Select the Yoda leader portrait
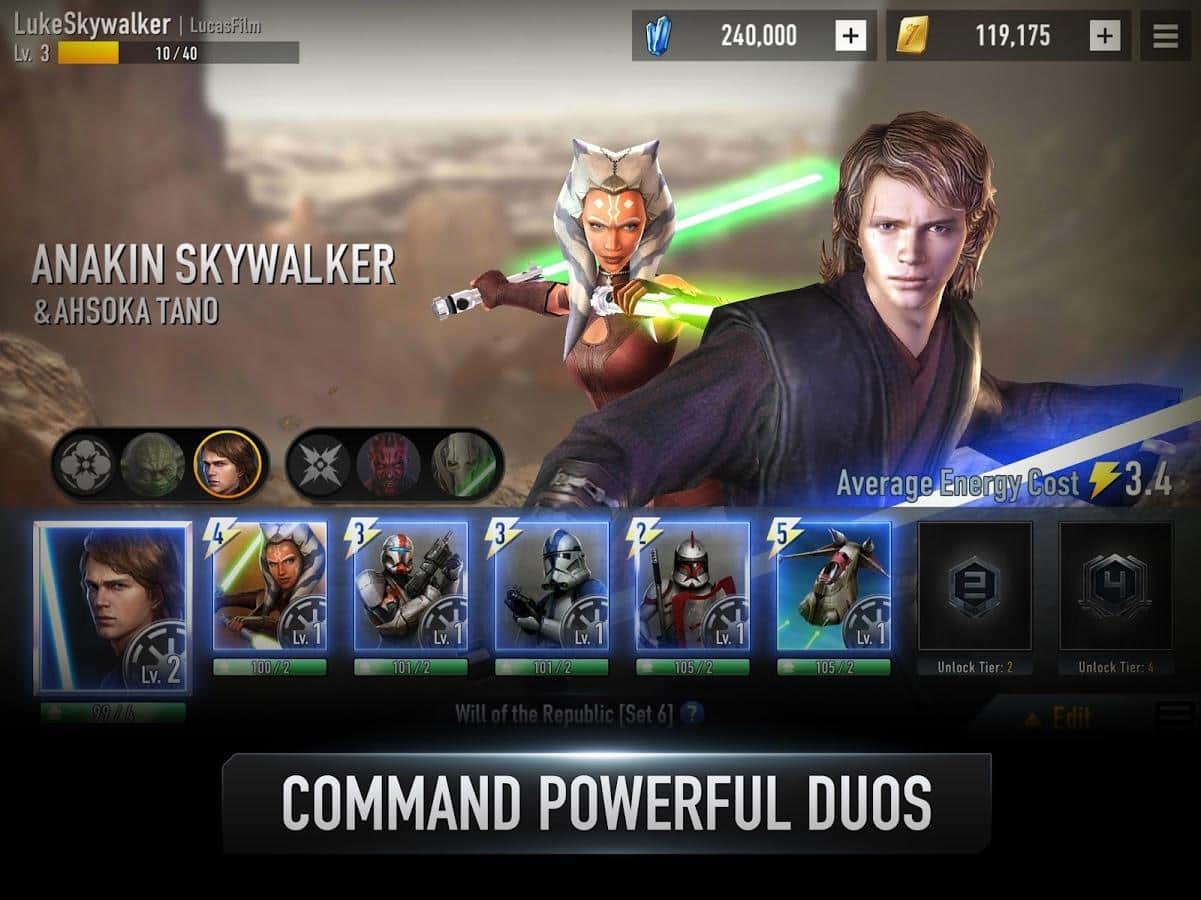The height and width of the screenshot is (900, 1201). pyautogui.click(x=153, y=464)
